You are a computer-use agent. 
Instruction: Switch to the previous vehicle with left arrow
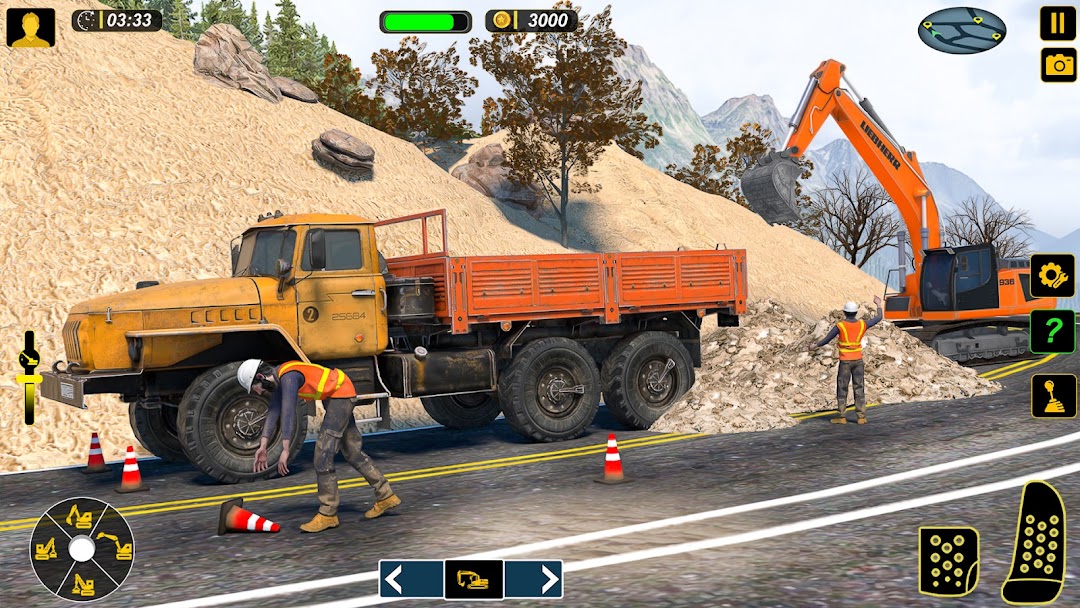(410, 579)
